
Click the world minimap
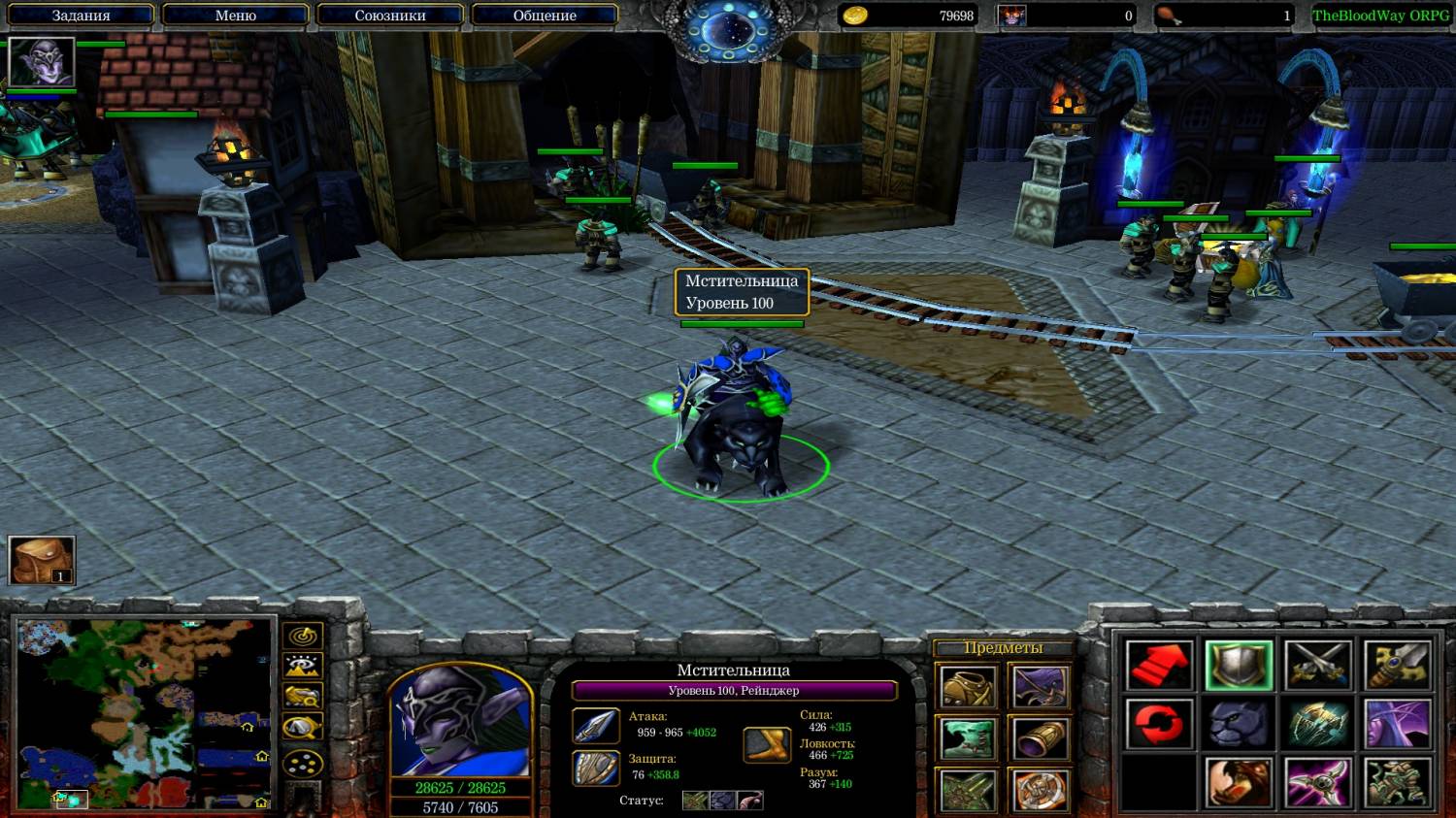144,714
